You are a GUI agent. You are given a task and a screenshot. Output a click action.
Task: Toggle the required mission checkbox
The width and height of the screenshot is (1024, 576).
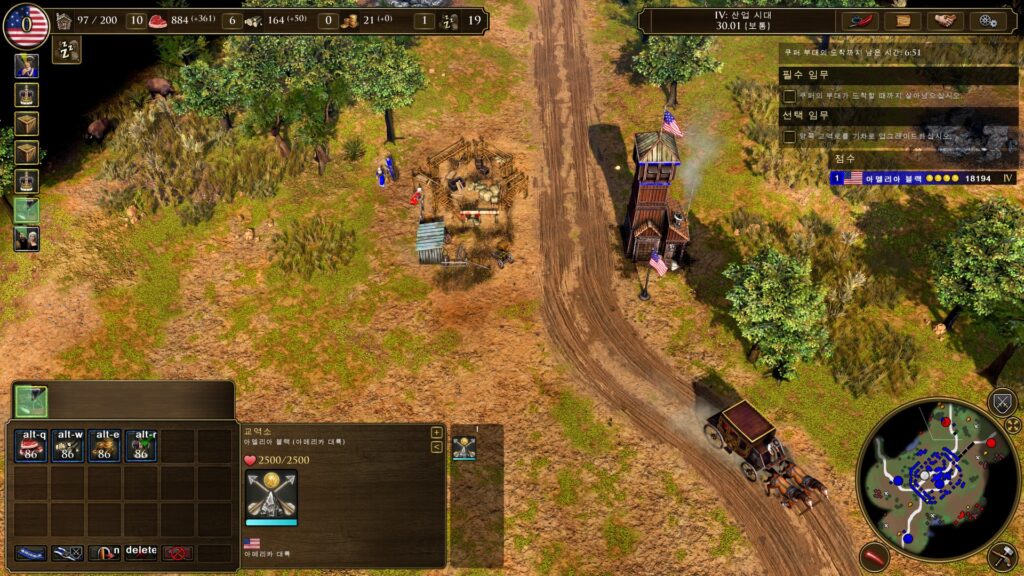click(790, 96)
